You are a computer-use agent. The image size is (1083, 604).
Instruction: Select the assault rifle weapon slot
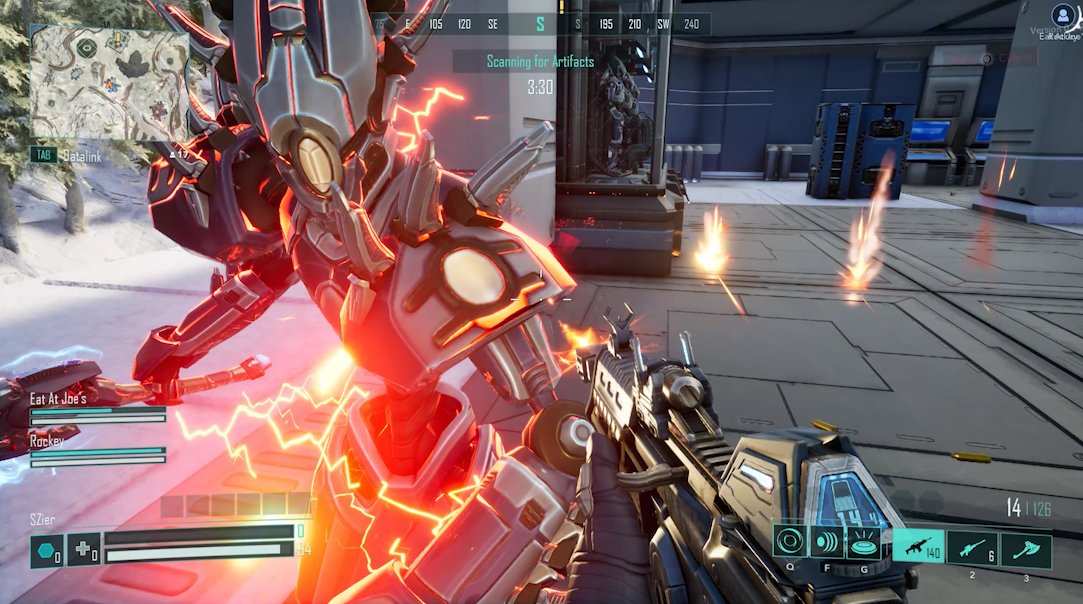tap(918, 548)
